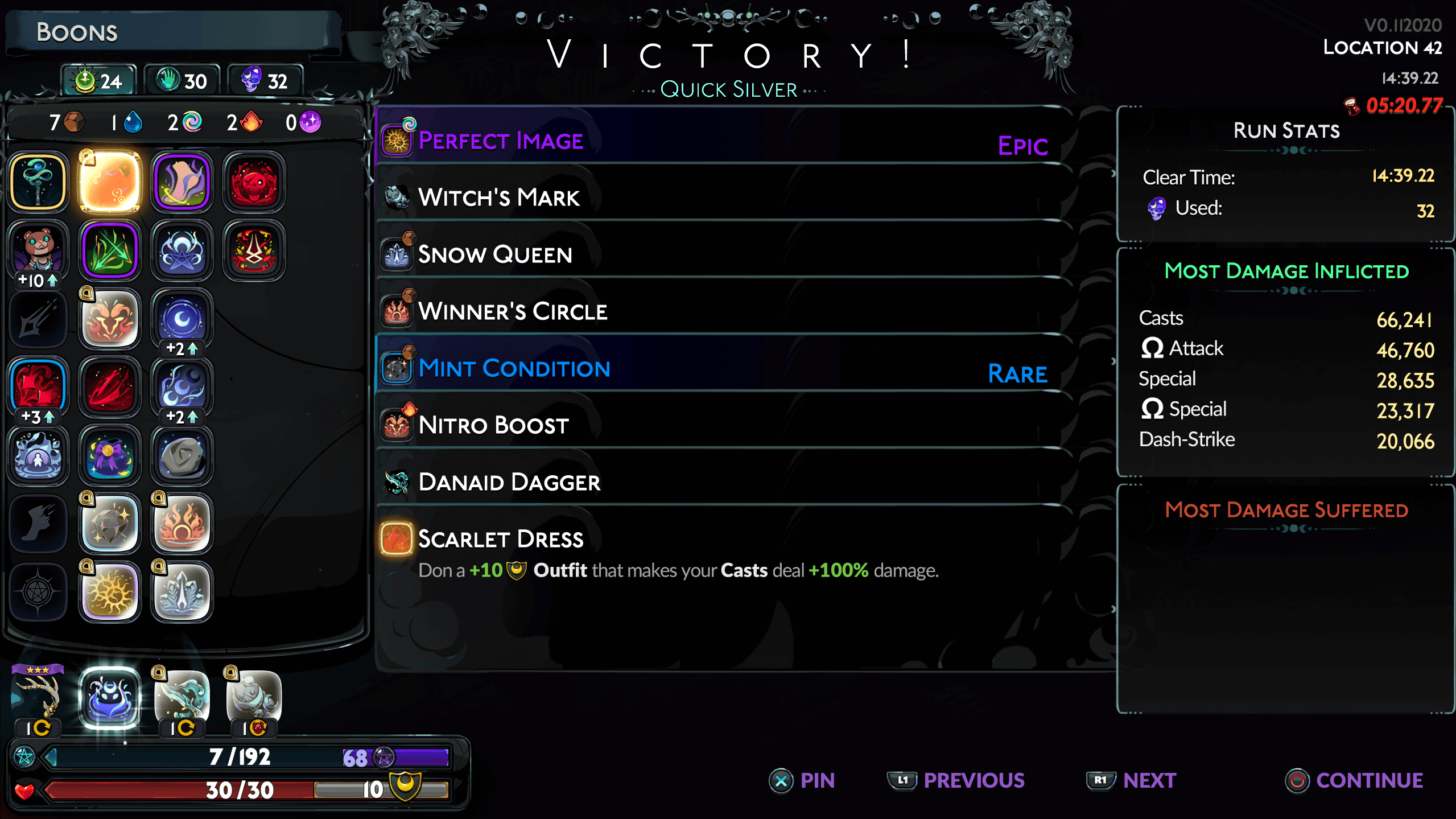Switch to the green hand filter showing 30
The width and height of the screenshot is (1456, 819).
[180, 80]
